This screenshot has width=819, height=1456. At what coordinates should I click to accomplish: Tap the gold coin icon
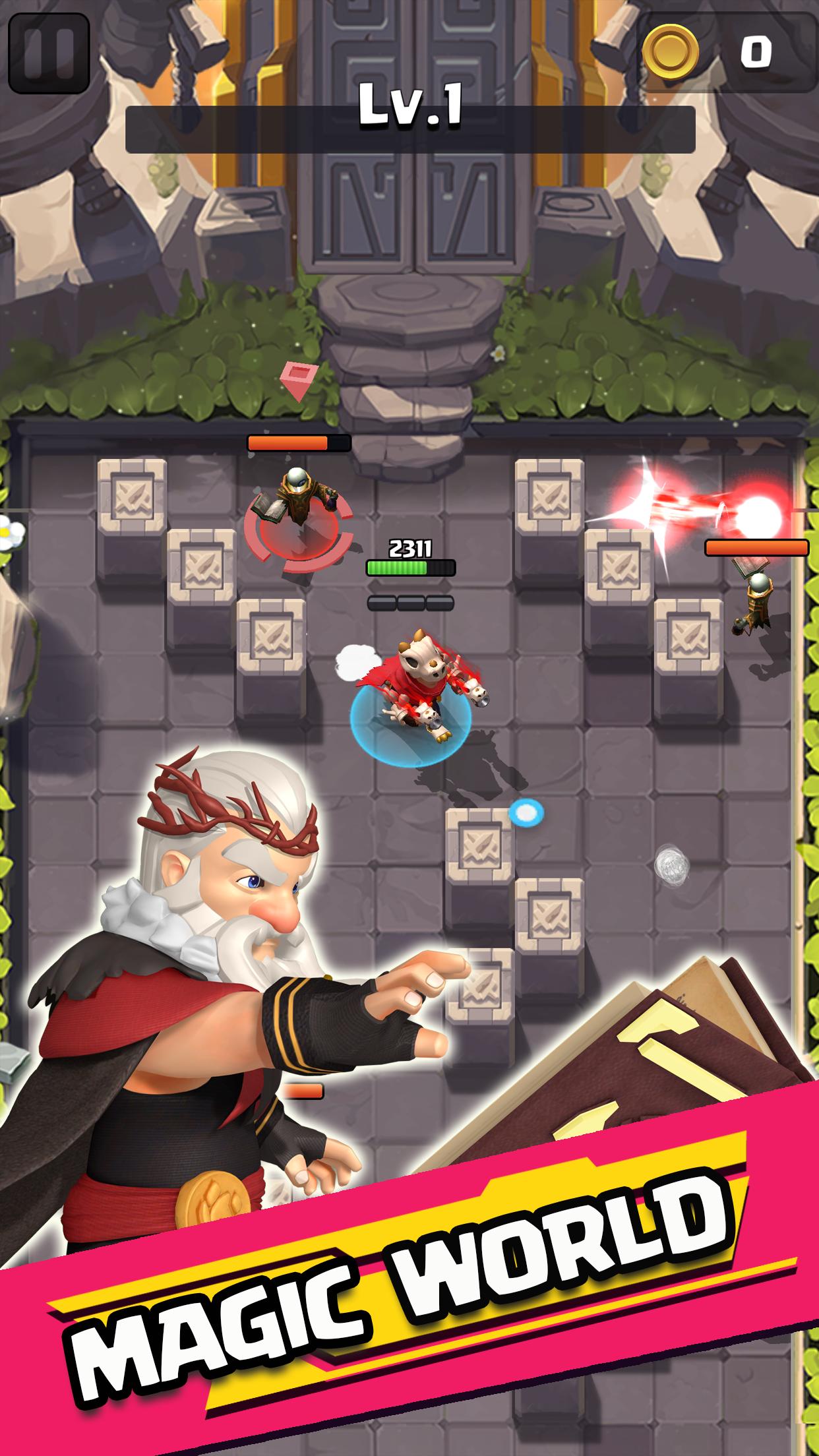point(671,52)
